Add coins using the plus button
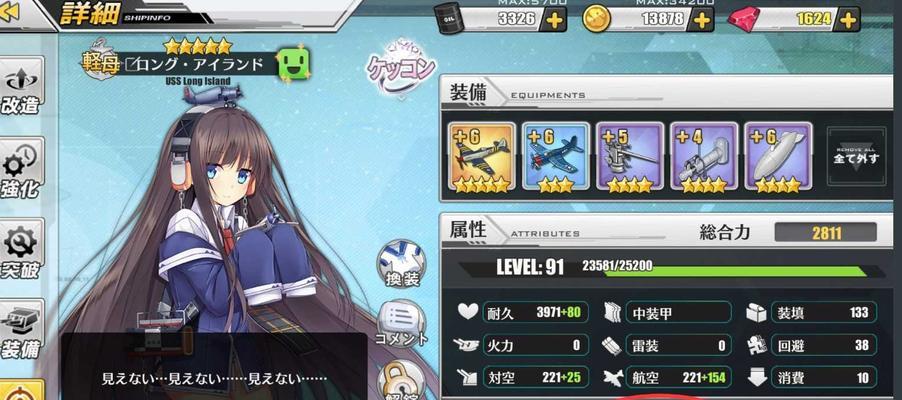This screenshot has height=400, width=902. coord(706,20)
